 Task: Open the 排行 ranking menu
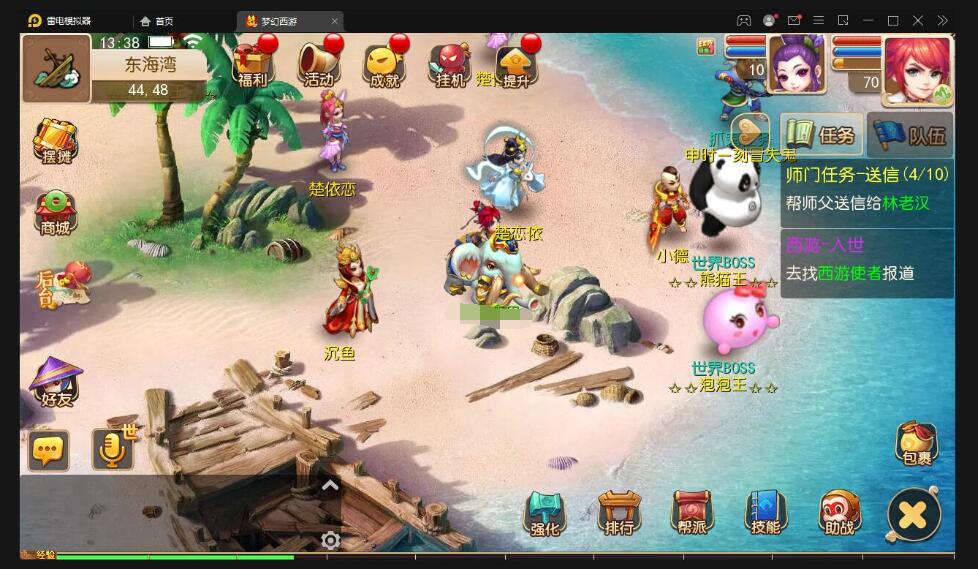tap(619, 513)
